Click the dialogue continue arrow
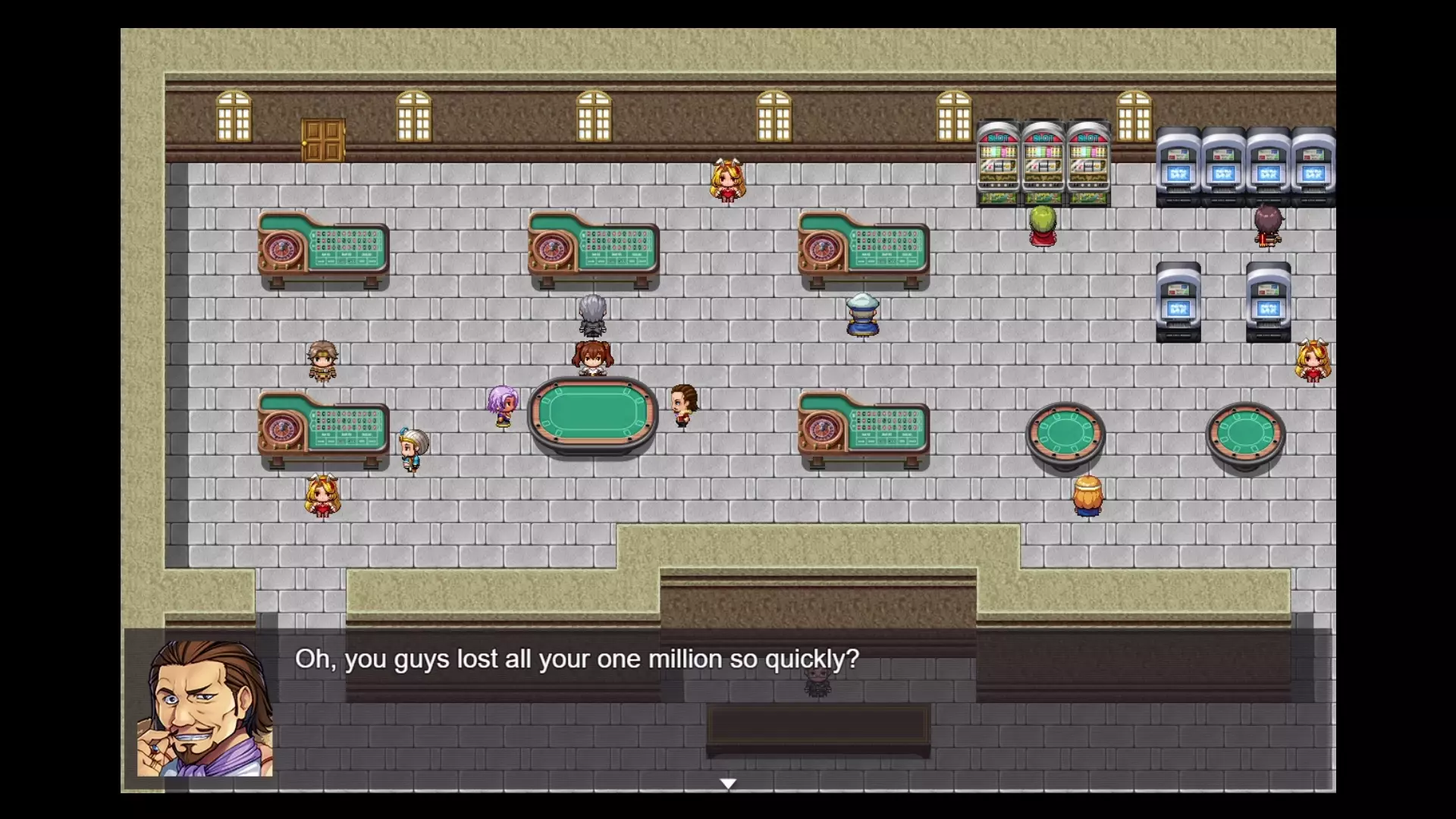This screenshot has width=1456, height=819. 728,783
